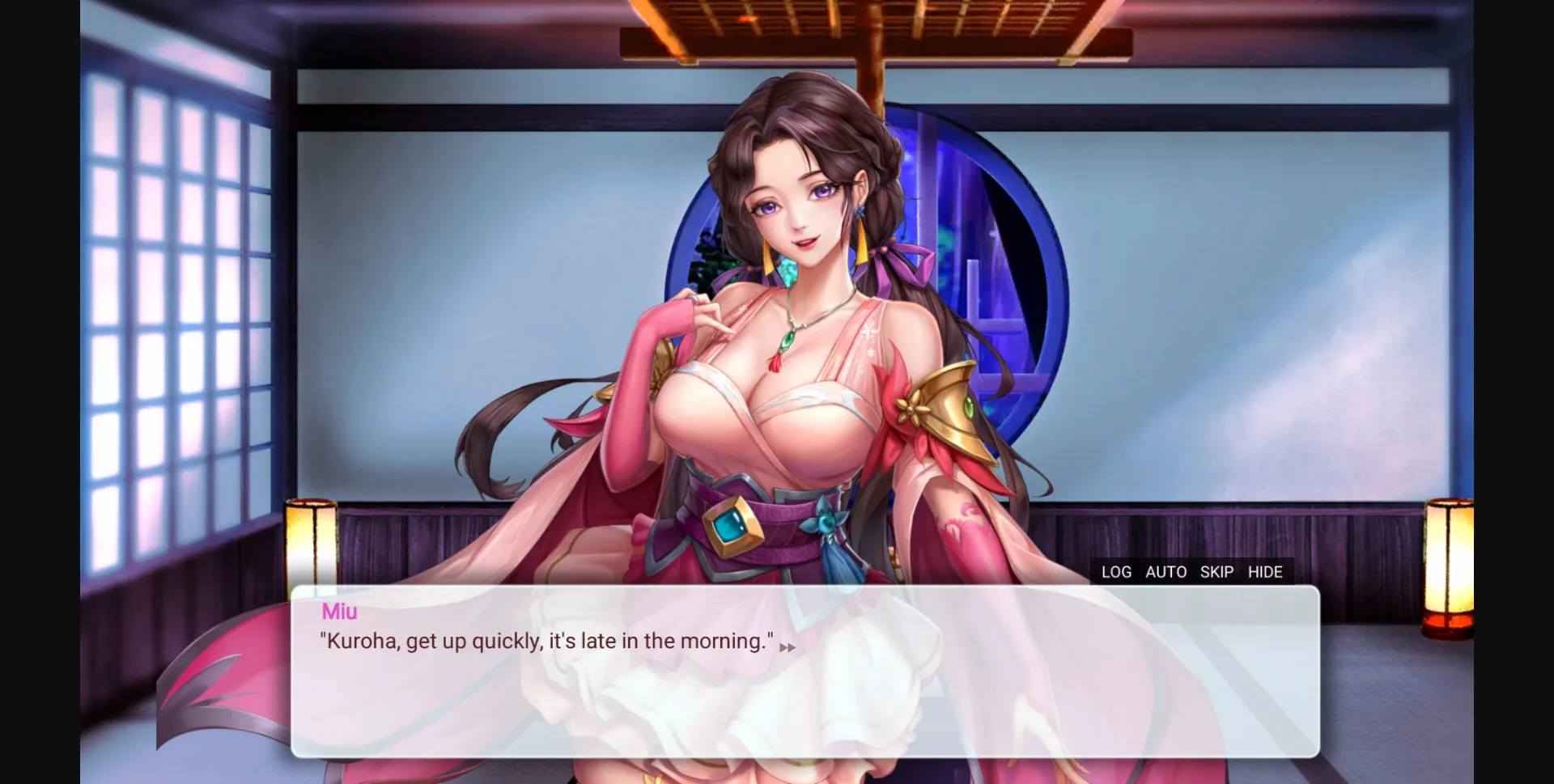Image resolution: width=1554 pixels, height=784 pixels.
Task: HIDE the dialogue interface
Action: [x=1264, y=572]
